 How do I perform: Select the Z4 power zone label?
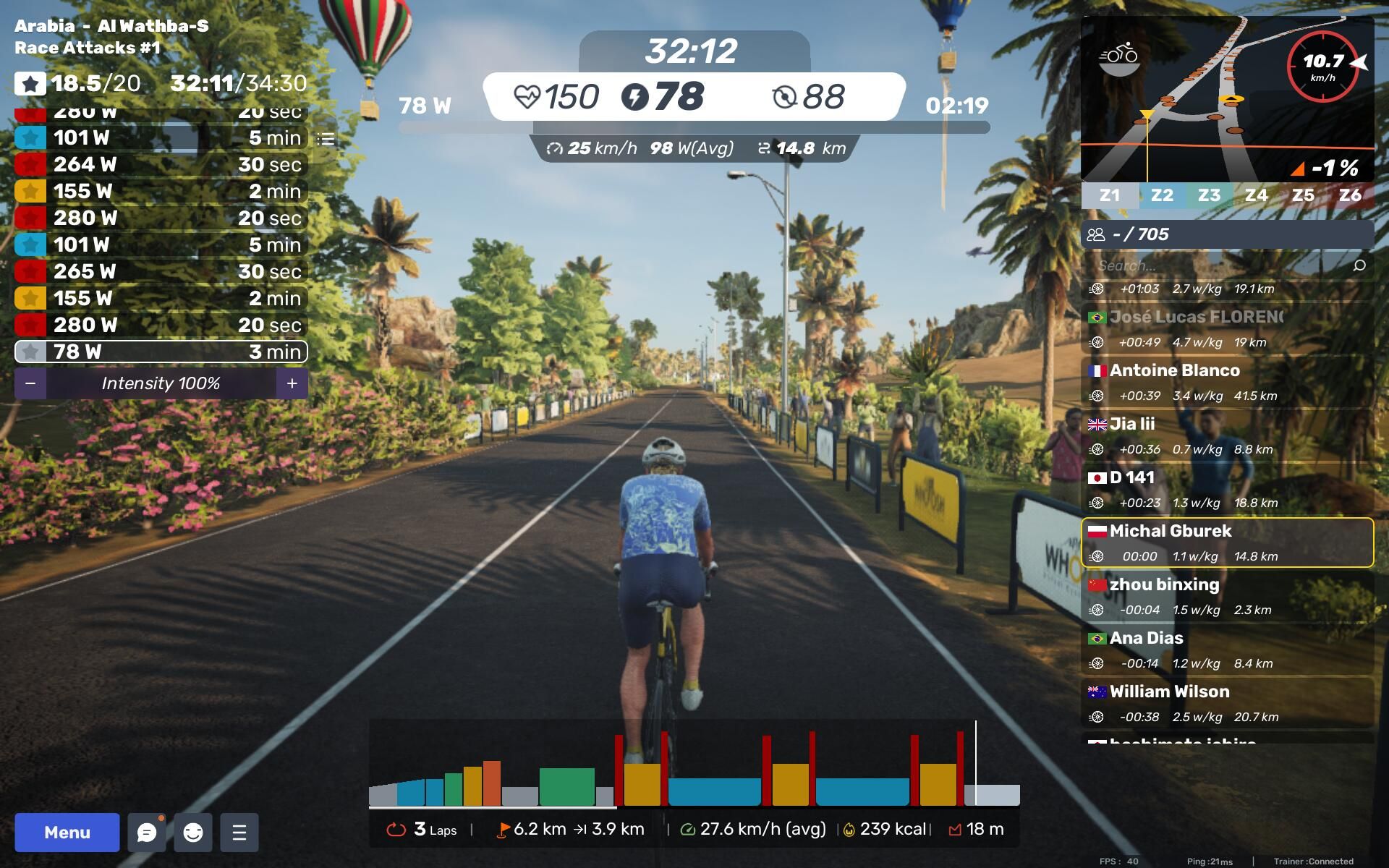pyautogui.click(x=1256, y=195)
